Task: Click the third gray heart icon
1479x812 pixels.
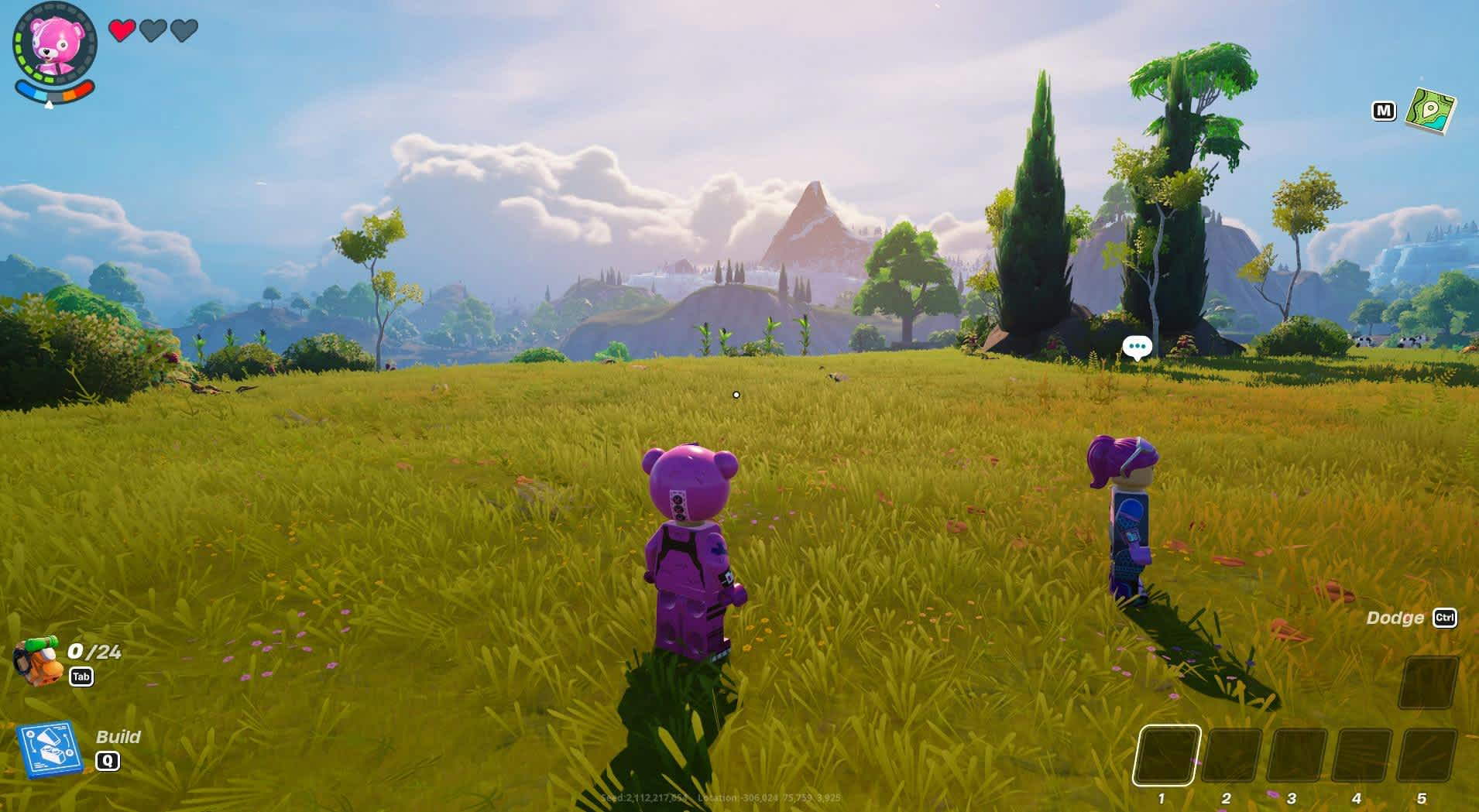Action: pyautogui.click(x=184, y=31)
